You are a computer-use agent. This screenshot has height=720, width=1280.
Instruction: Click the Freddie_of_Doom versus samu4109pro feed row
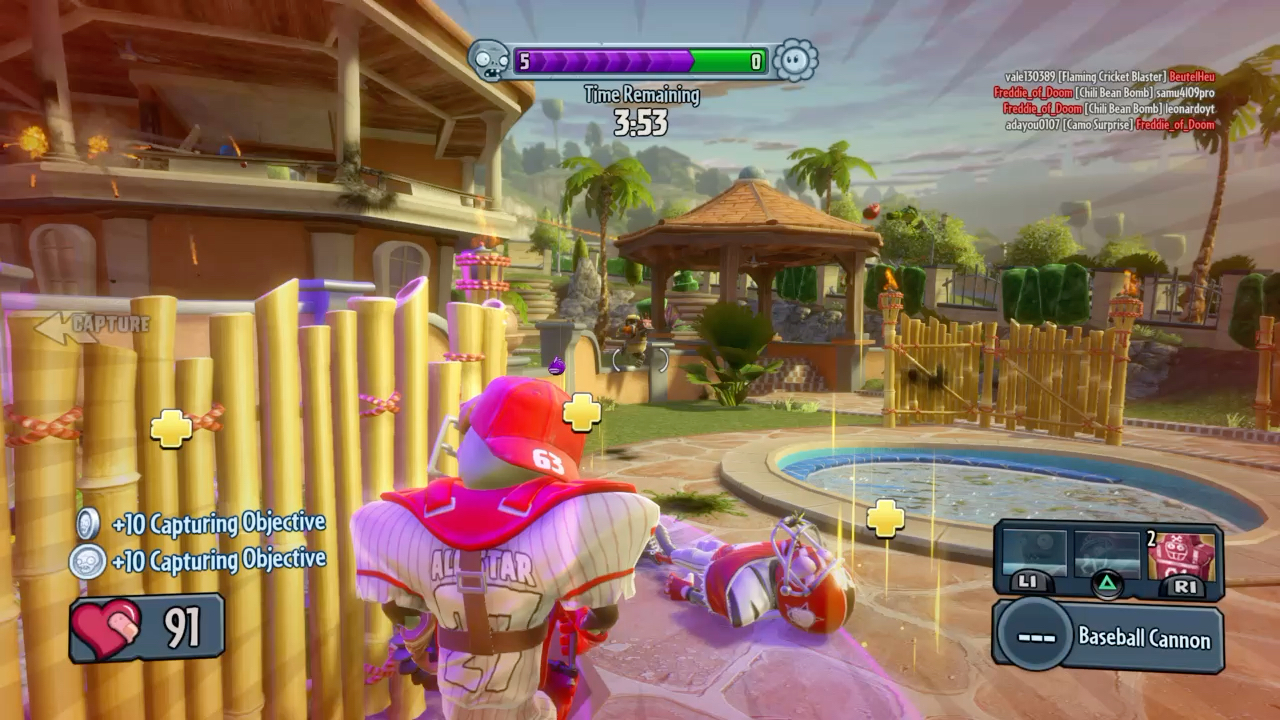click(x=1104, y=93)
